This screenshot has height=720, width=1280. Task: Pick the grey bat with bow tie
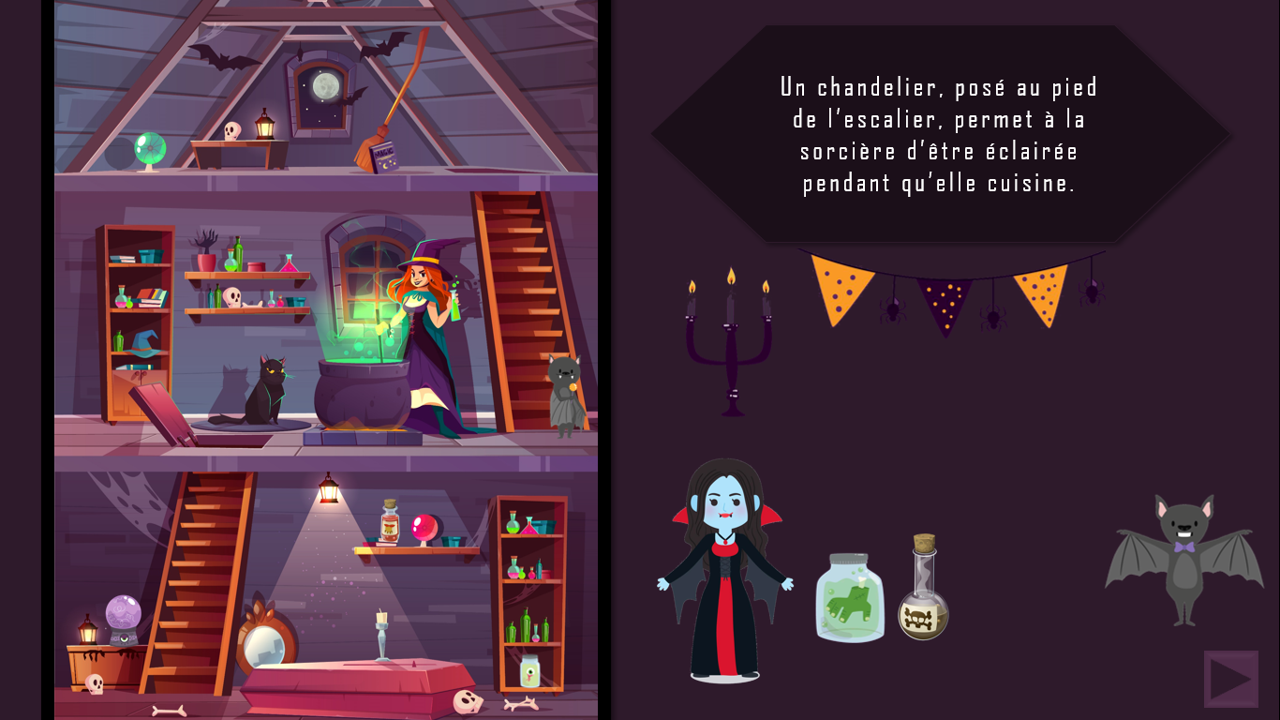coord(1184,558)
